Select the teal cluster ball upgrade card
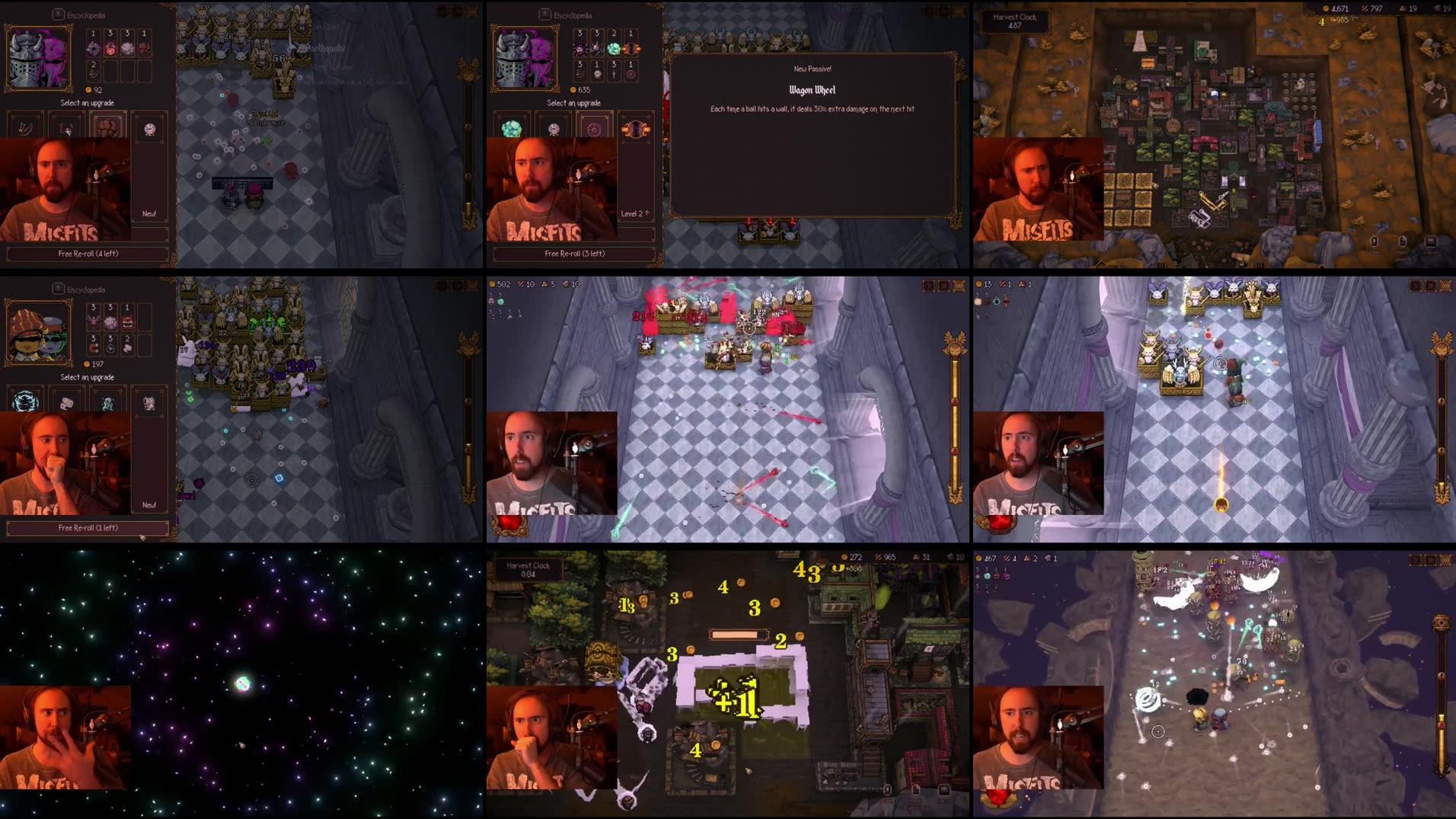 512,128
